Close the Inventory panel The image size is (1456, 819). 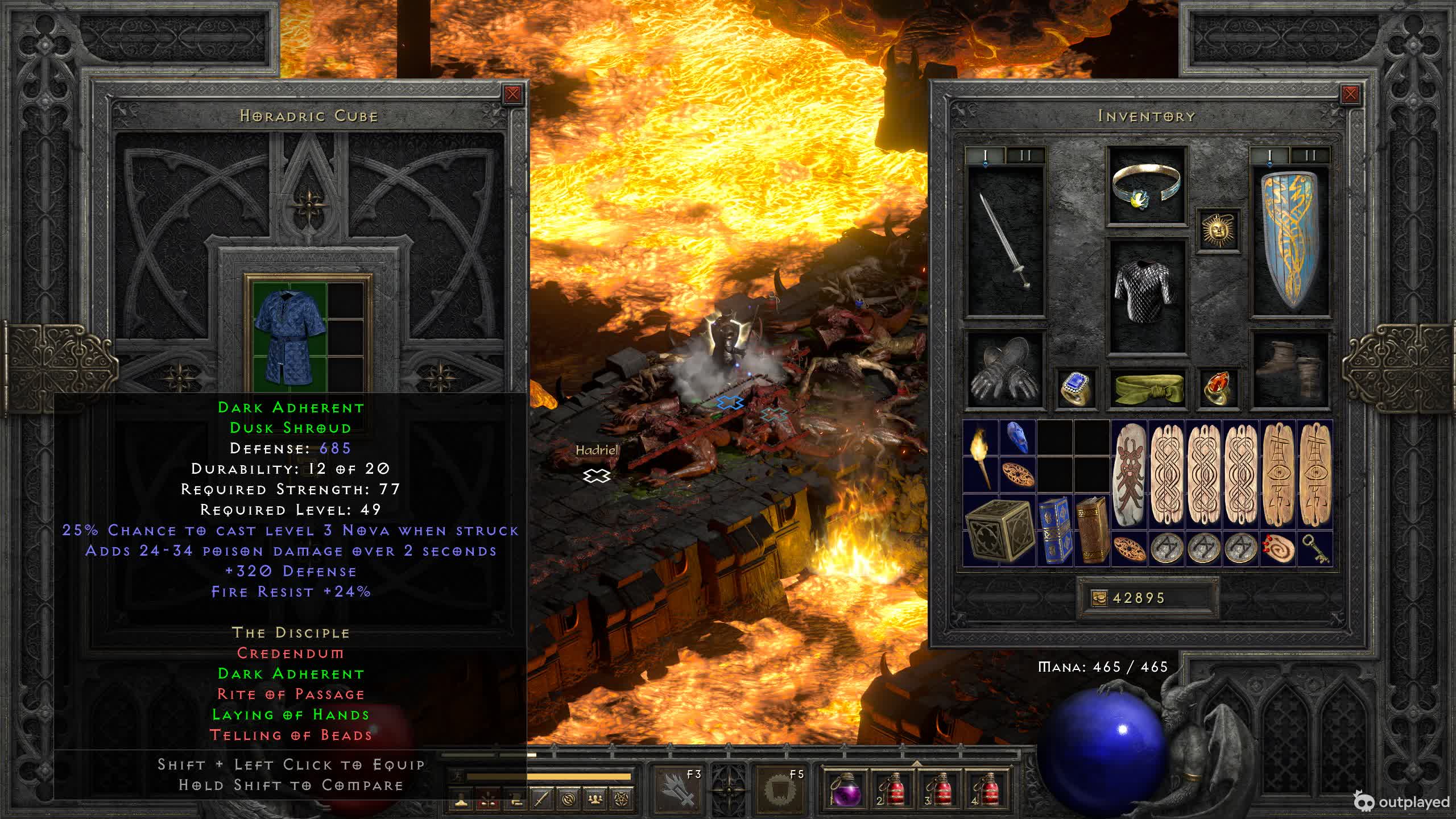[x=1350, y=94]
